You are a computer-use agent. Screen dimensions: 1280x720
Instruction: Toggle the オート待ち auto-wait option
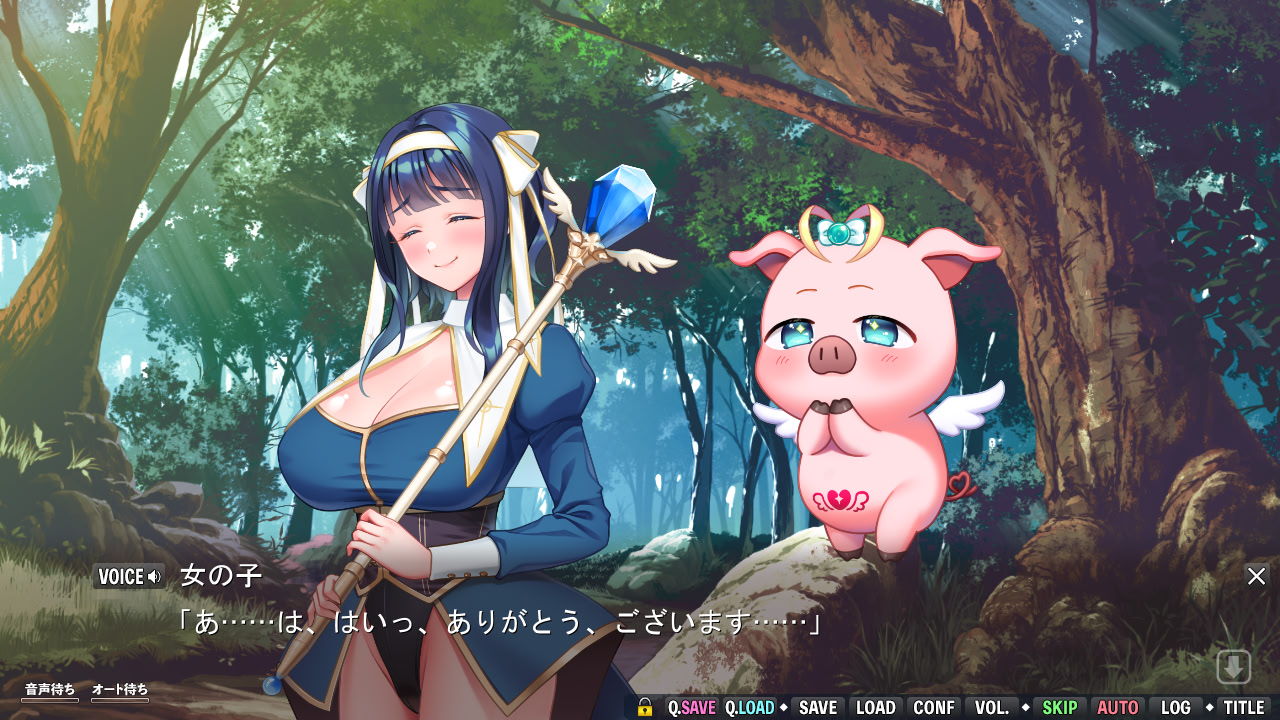[120, 689]
